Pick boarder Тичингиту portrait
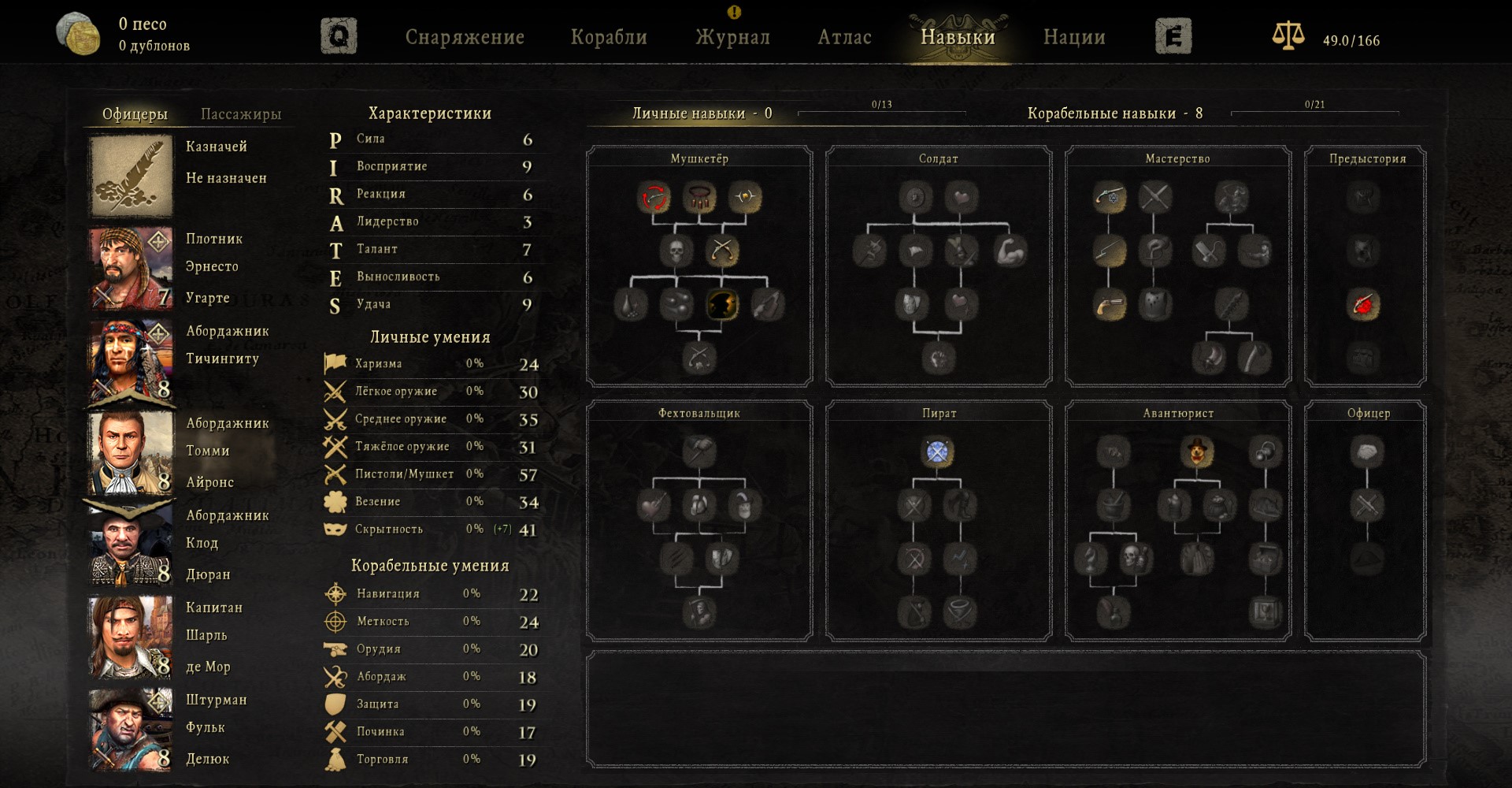 pos(132,360)
